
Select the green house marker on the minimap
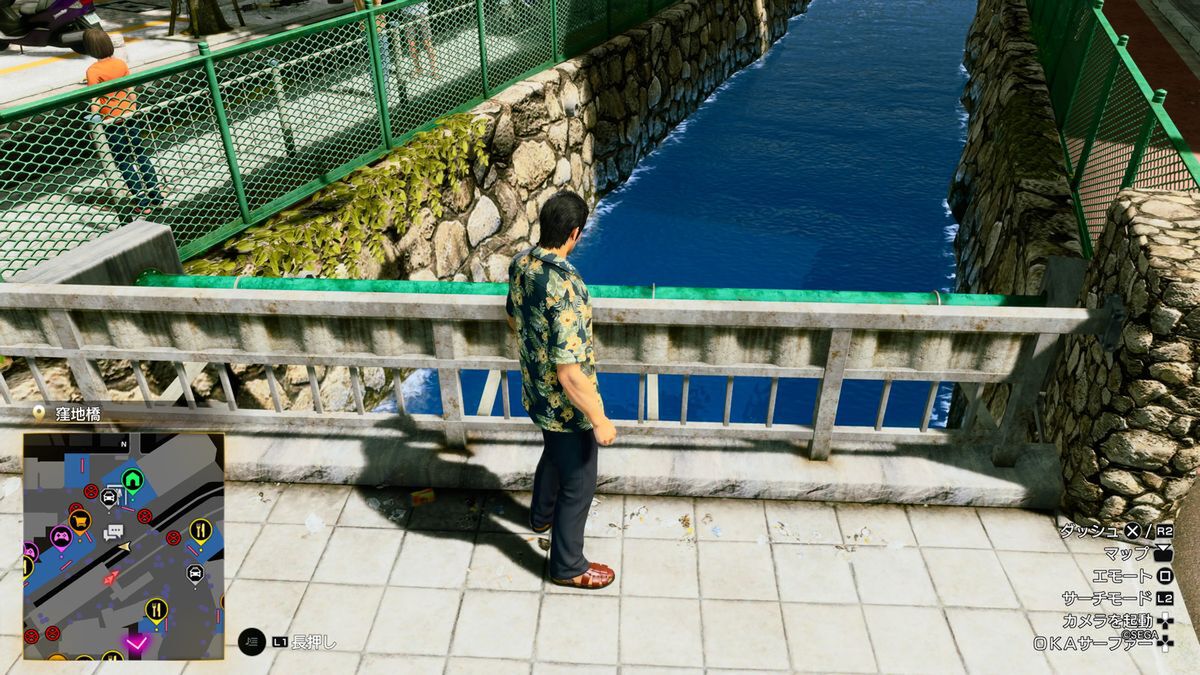(x=133, y=480)
